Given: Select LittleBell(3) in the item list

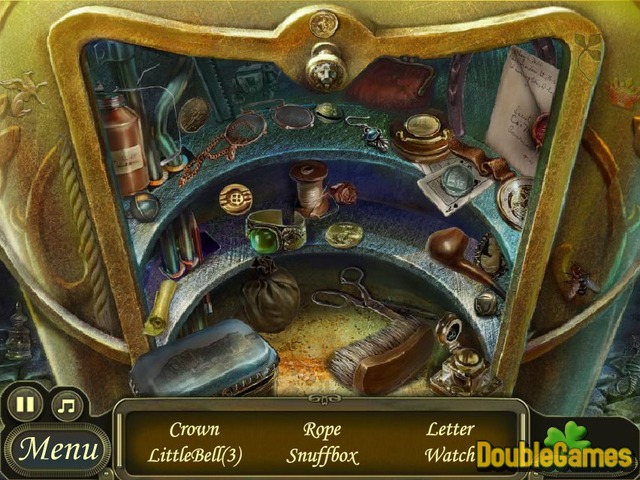Looking at the screenshot, I should coord(194,455).
